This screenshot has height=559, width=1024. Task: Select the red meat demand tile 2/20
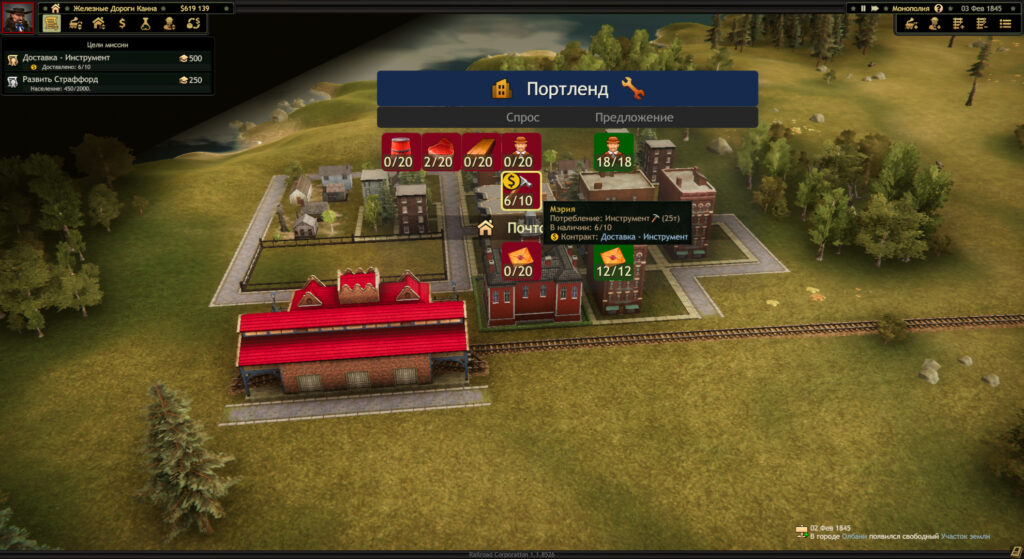442,151
